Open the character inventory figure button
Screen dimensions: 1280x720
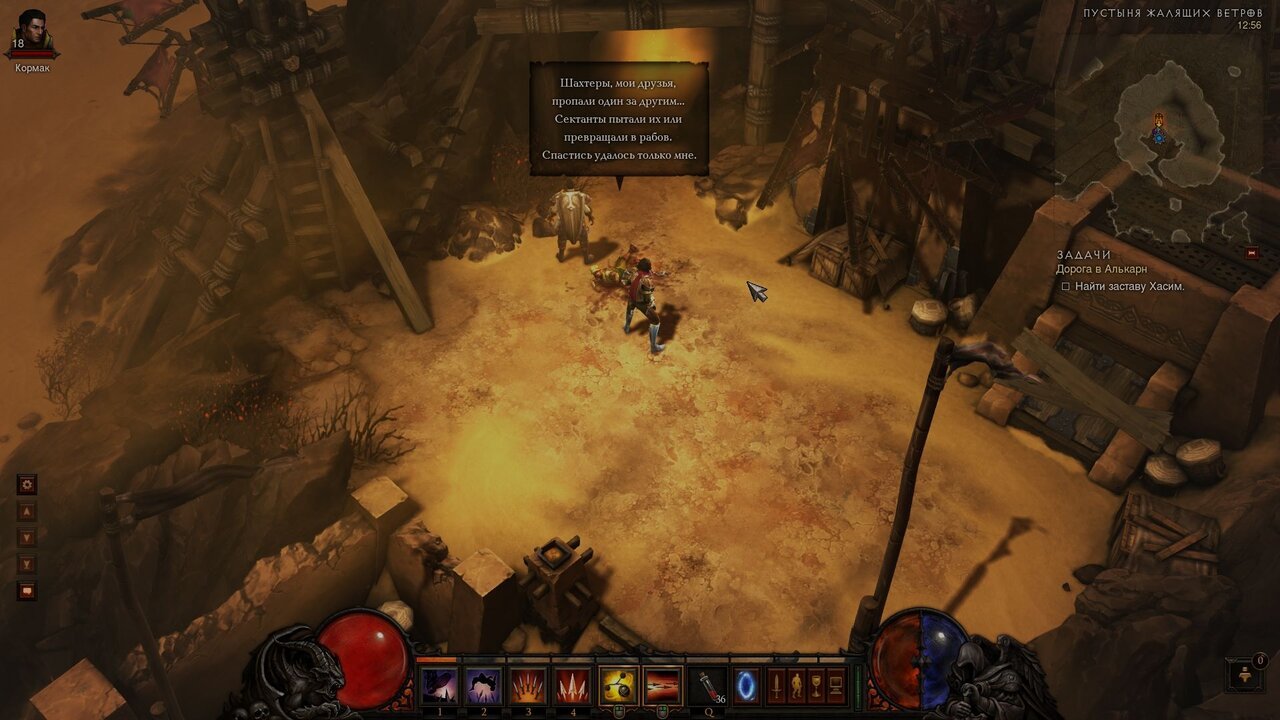(x=796, y=686)
